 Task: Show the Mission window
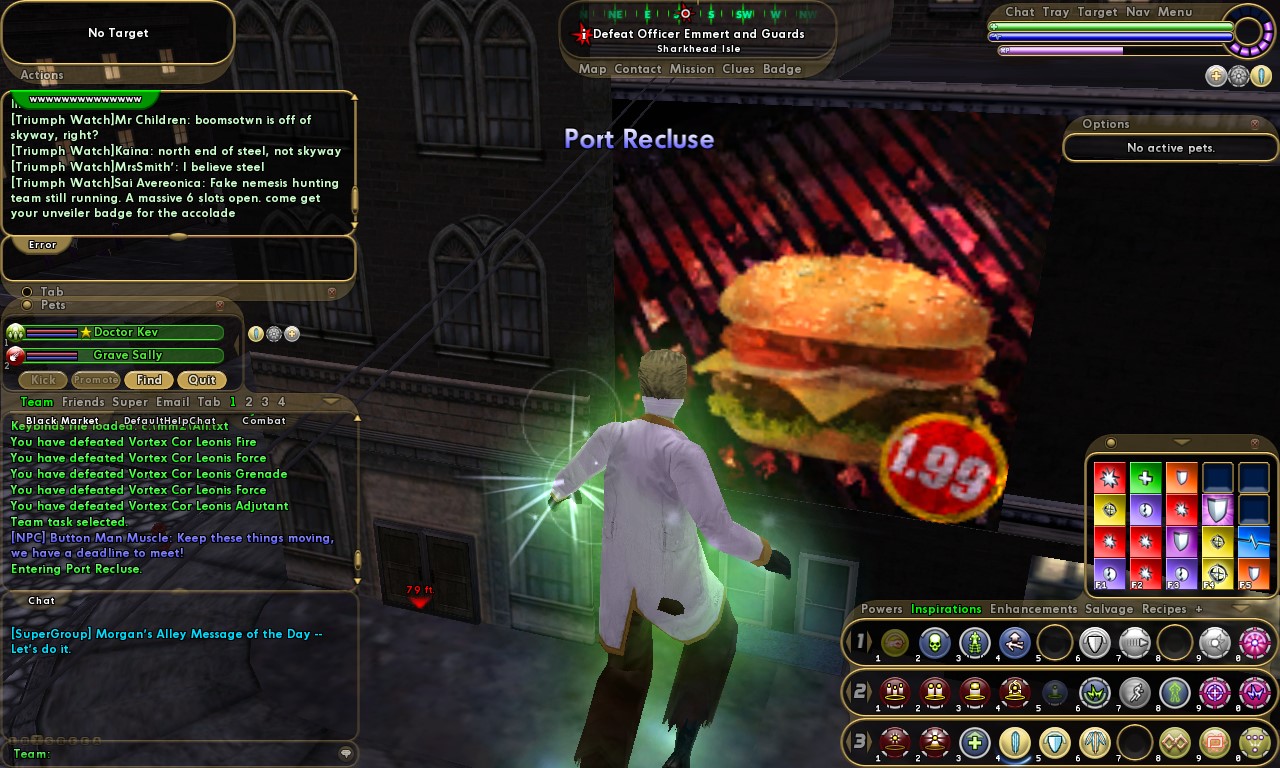click(692, 69)
